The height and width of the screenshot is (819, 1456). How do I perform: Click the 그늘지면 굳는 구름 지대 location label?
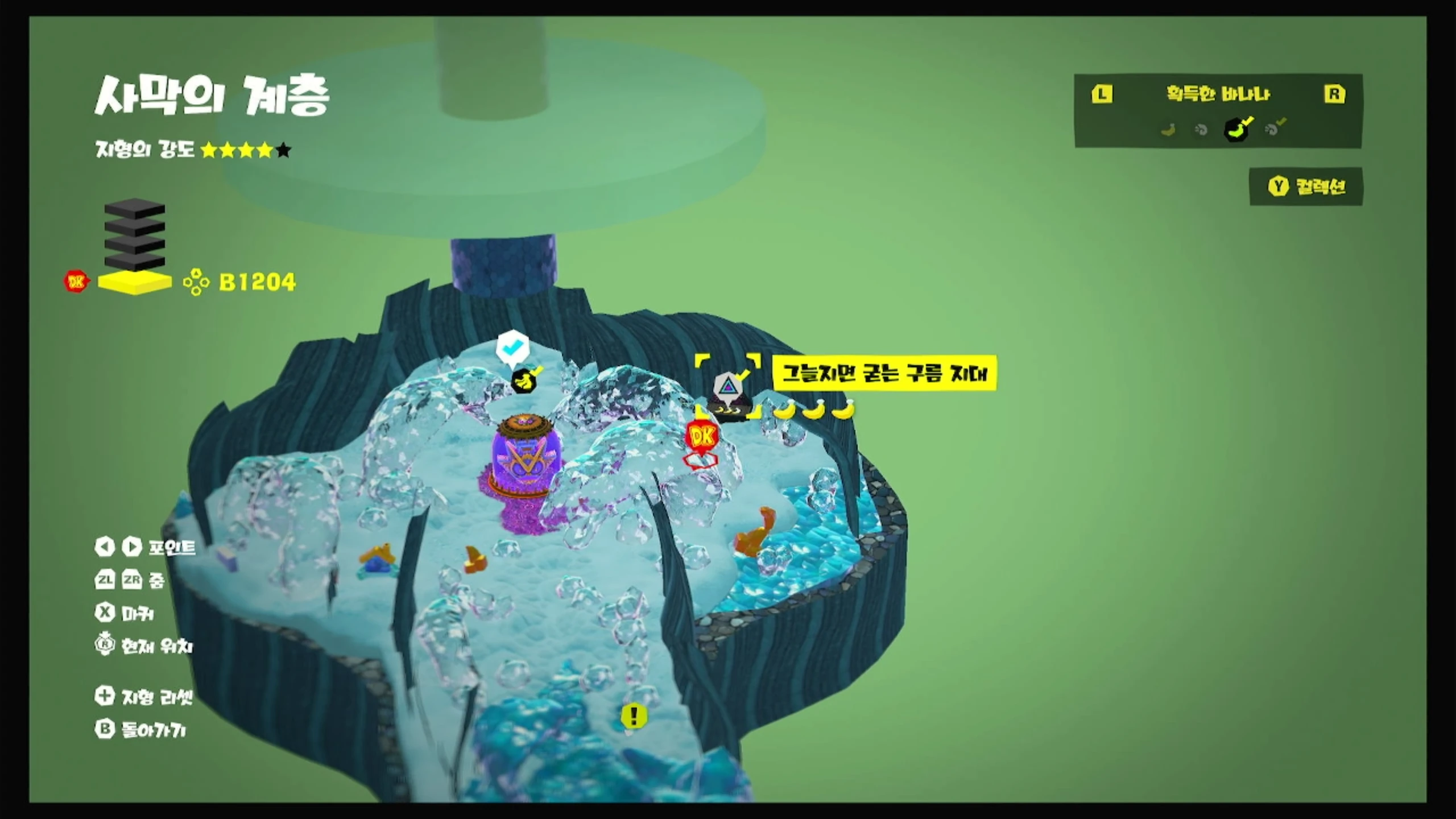point(884,373)
